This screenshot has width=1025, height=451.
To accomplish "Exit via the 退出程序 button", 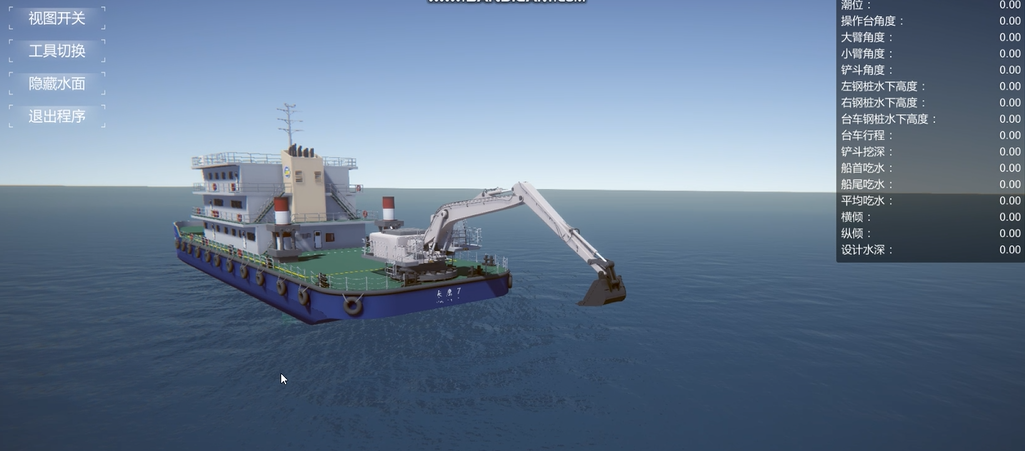I will pos(57,116).
